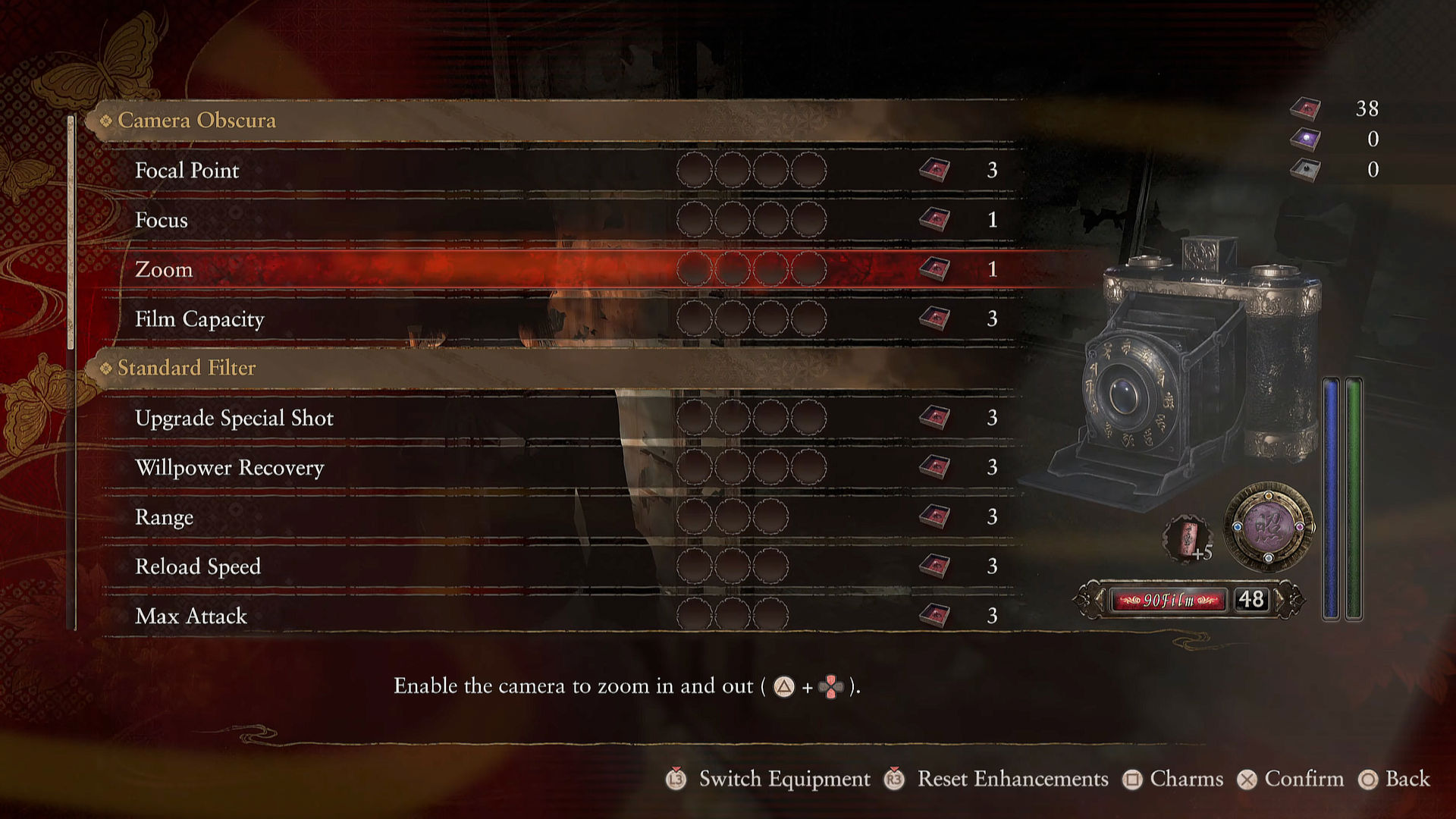Open the Camera Obscura section header
The image size is (1456, 819).
pyautogui.click(x=196, y=121)
